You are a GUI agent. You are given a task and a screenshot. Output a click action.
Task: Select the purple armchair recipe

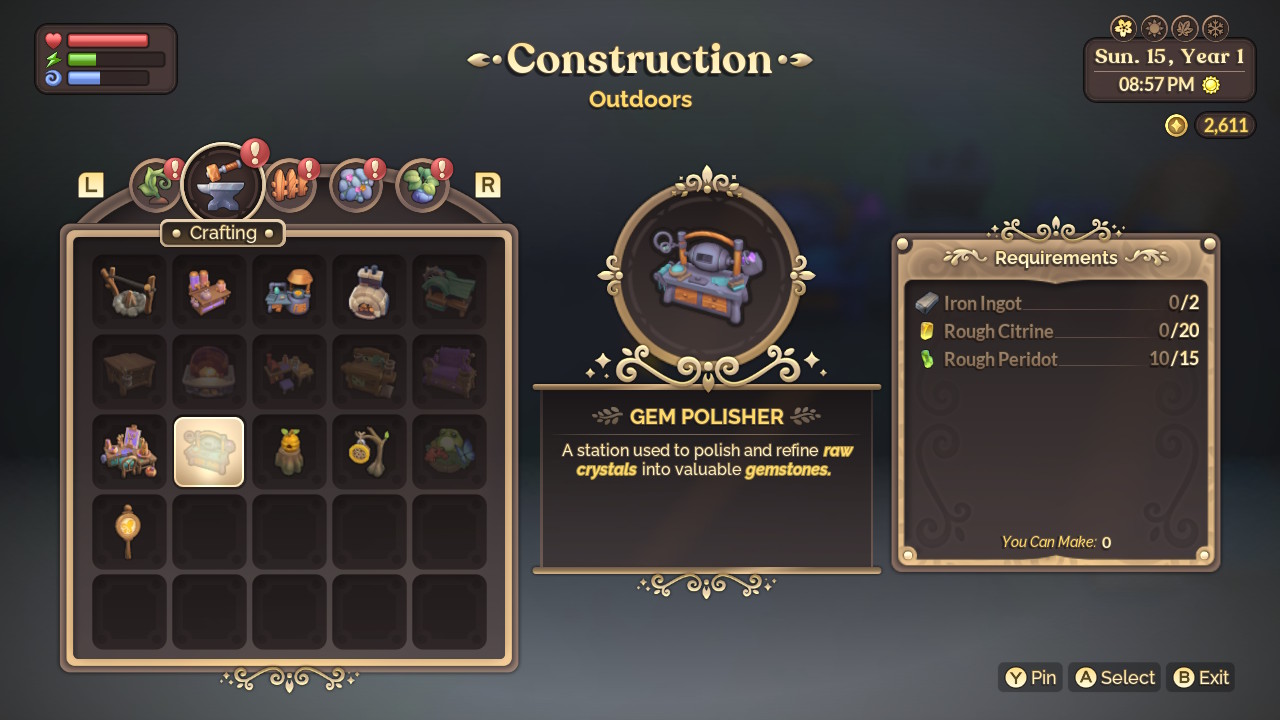click(x=449, y=370)
